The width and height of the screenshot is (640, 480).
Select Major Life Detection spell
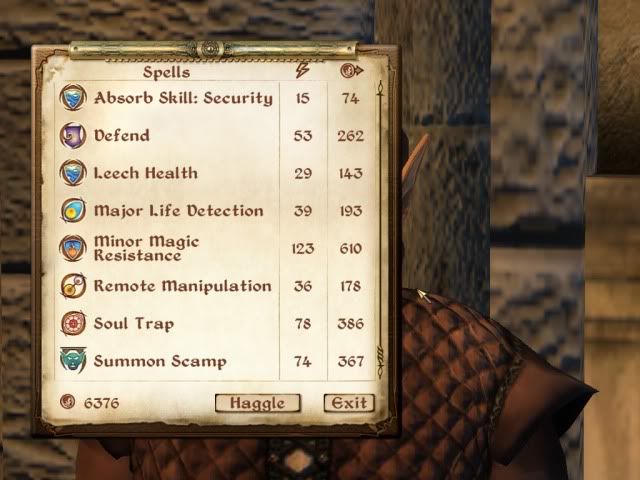[x=178, y=211]
